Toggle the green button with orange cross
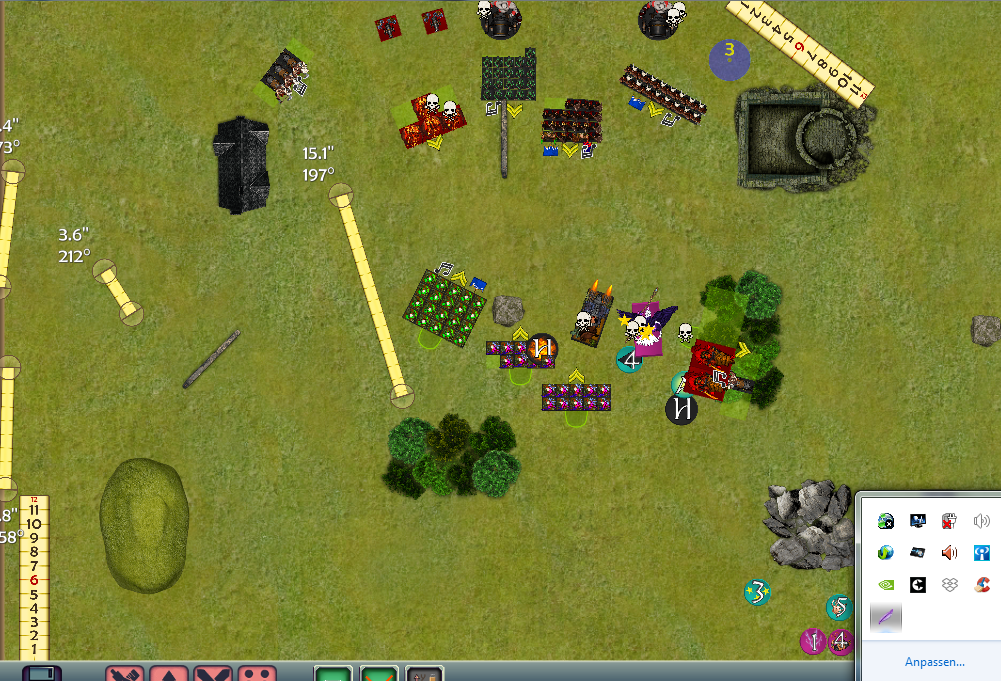The image size is (1001, 681). tap(379, 674)
